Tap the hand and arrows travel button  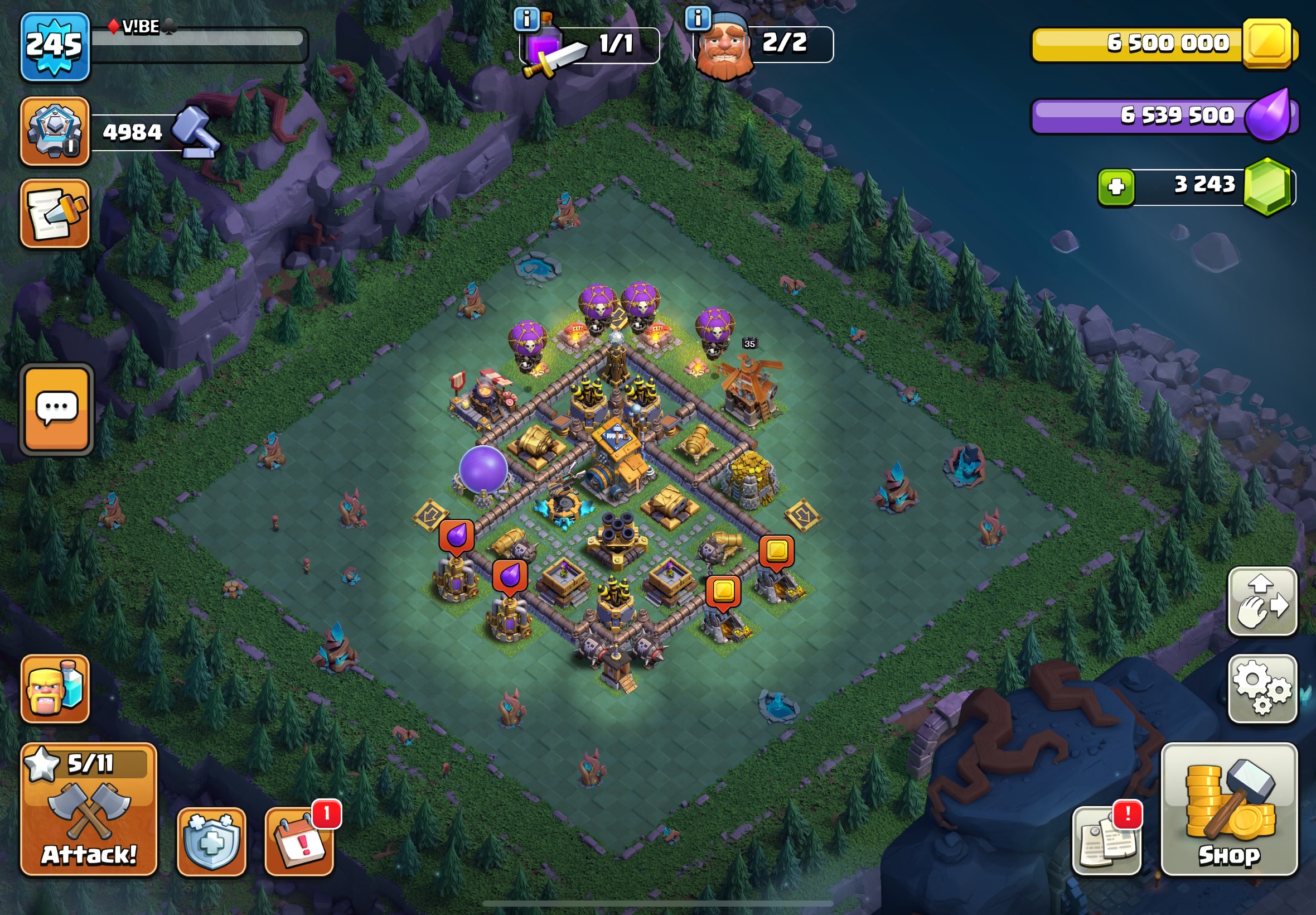pos(1262,601)
